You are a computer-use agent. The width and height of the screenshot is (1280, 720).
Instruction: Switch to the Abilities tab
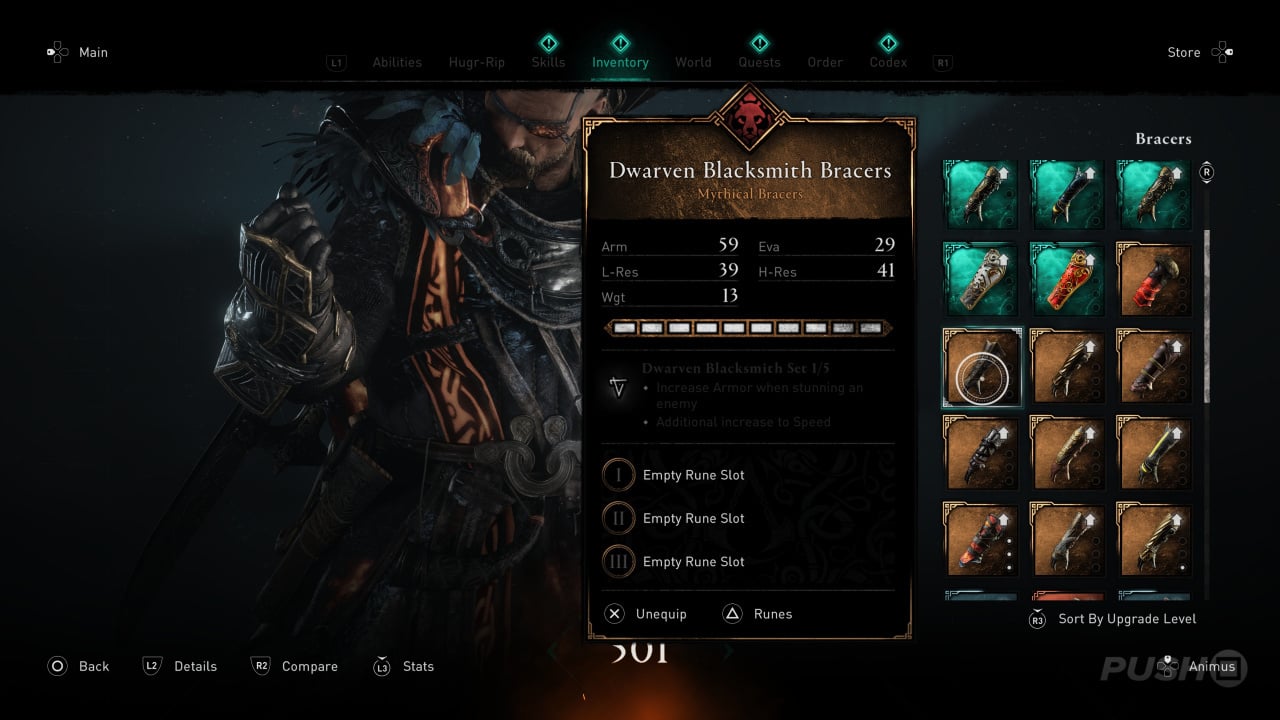tap(397, 62)
